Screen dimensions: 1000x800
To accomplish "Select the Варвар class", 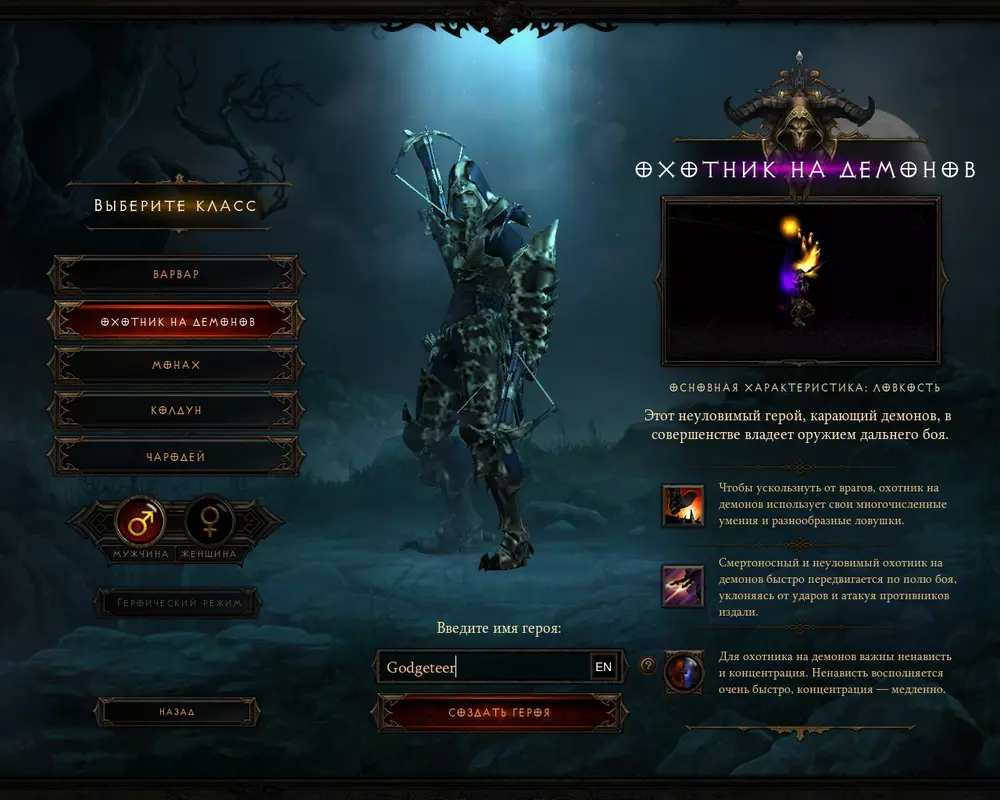I will [176, 274].
